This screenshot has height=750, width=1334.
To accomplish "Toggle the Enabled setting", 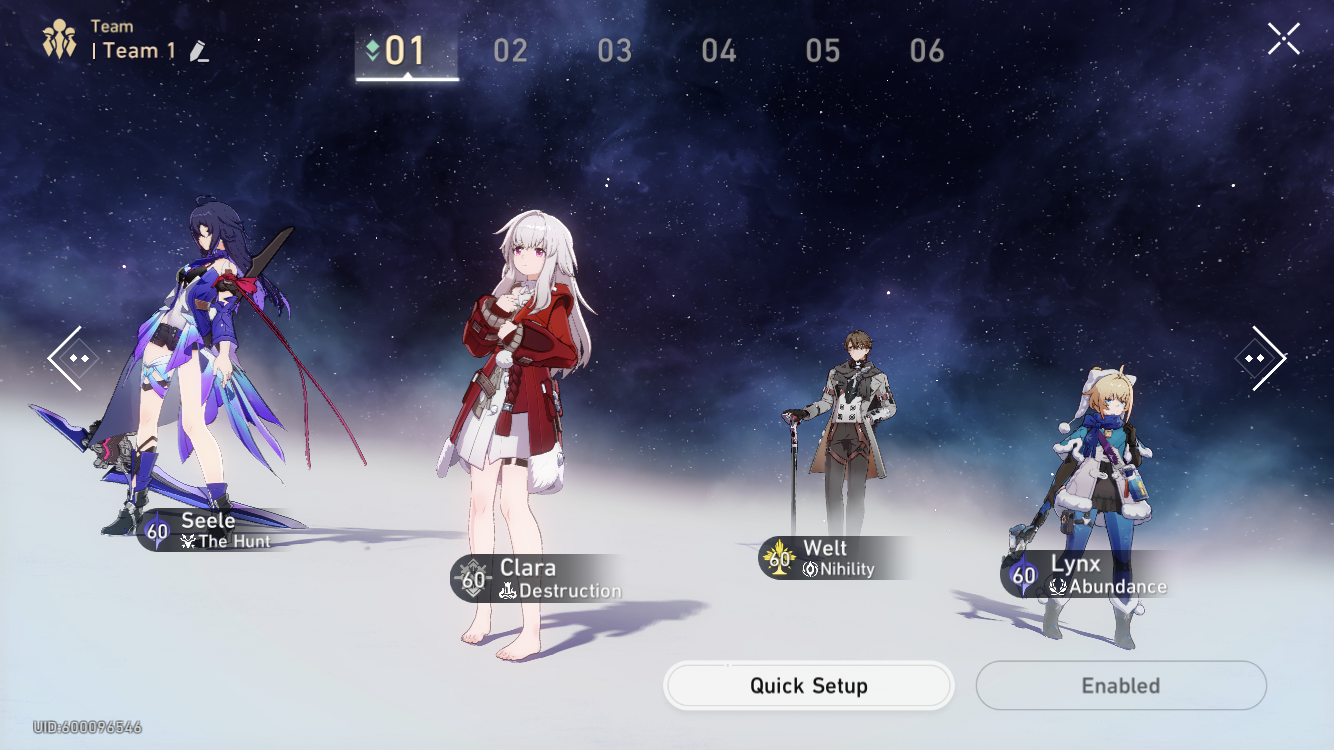I will [x=1120, y=686].
